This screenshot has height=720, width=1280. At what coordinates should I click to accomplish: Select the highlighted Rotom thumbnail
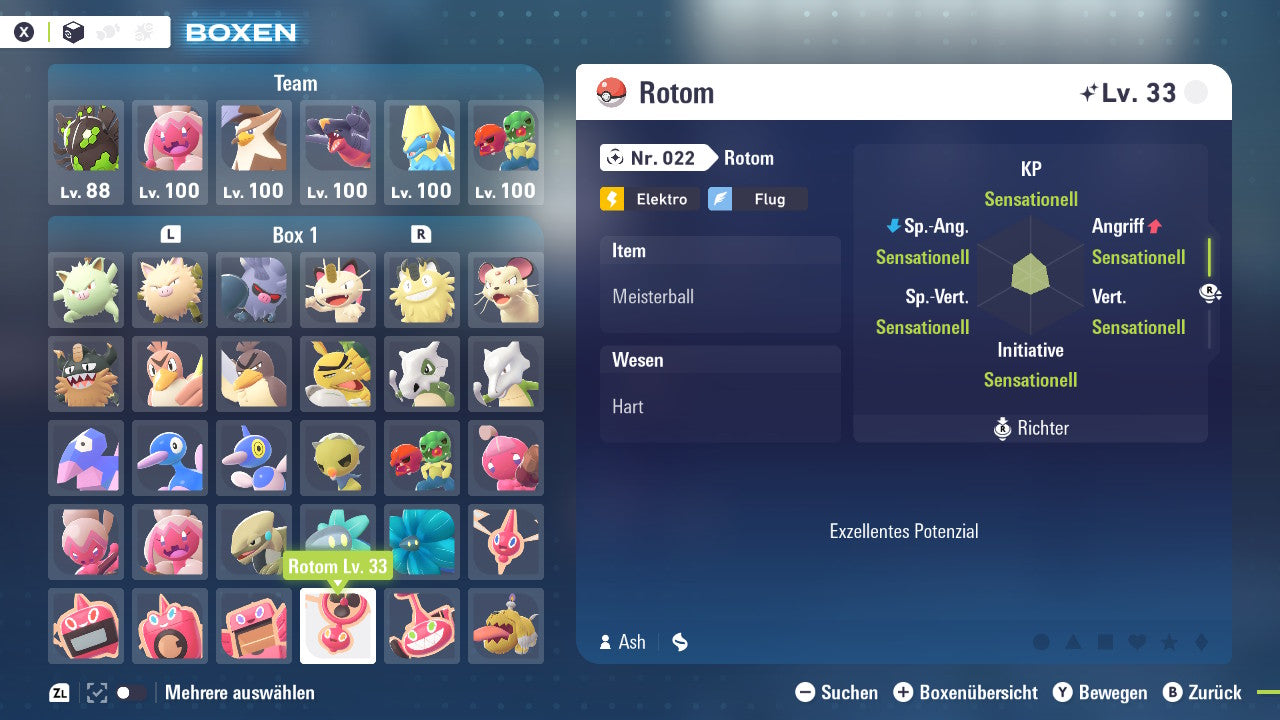[337, 625]
